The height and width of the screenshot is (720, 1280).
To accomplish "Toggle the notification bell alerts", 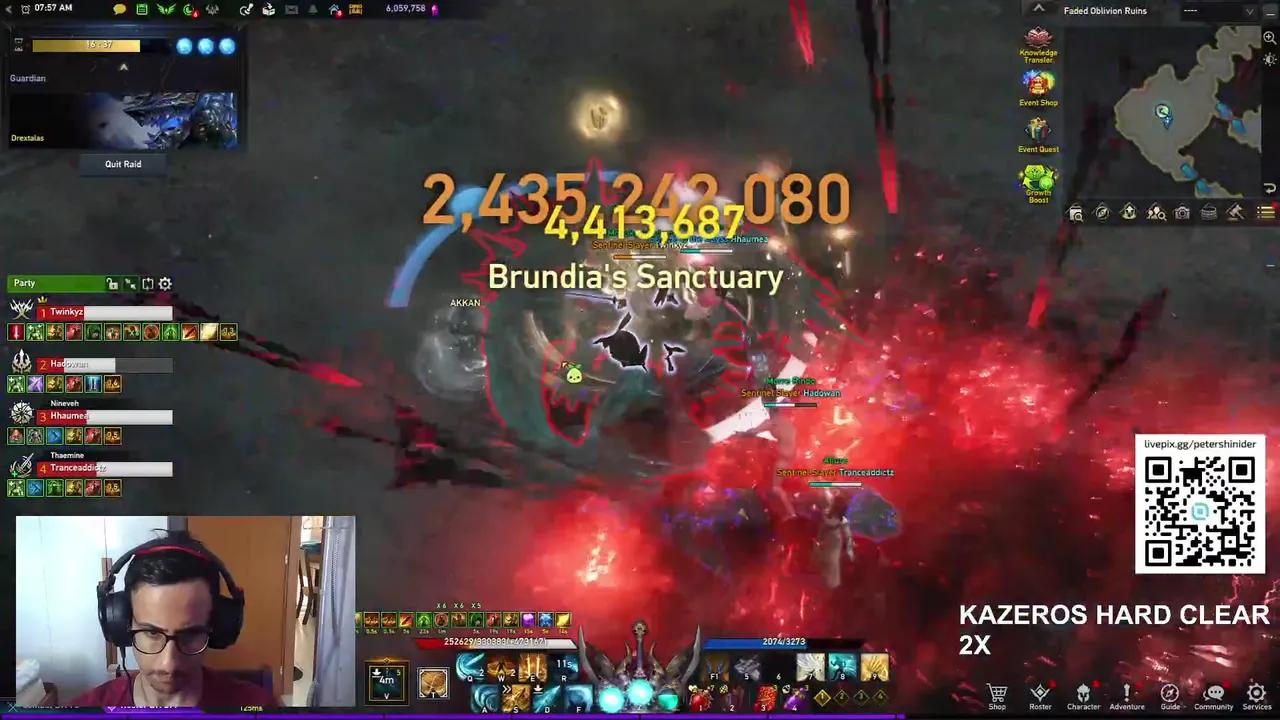I will (x=310, y=8).
